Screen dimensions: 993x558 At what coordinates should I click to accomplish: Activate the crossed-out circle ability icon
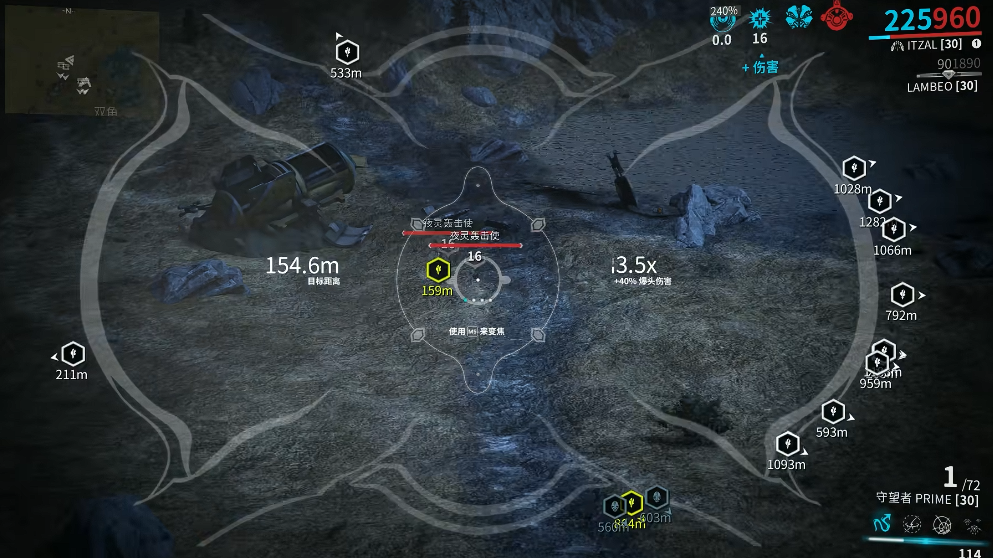pyautogui.click(x=942, y=524)
